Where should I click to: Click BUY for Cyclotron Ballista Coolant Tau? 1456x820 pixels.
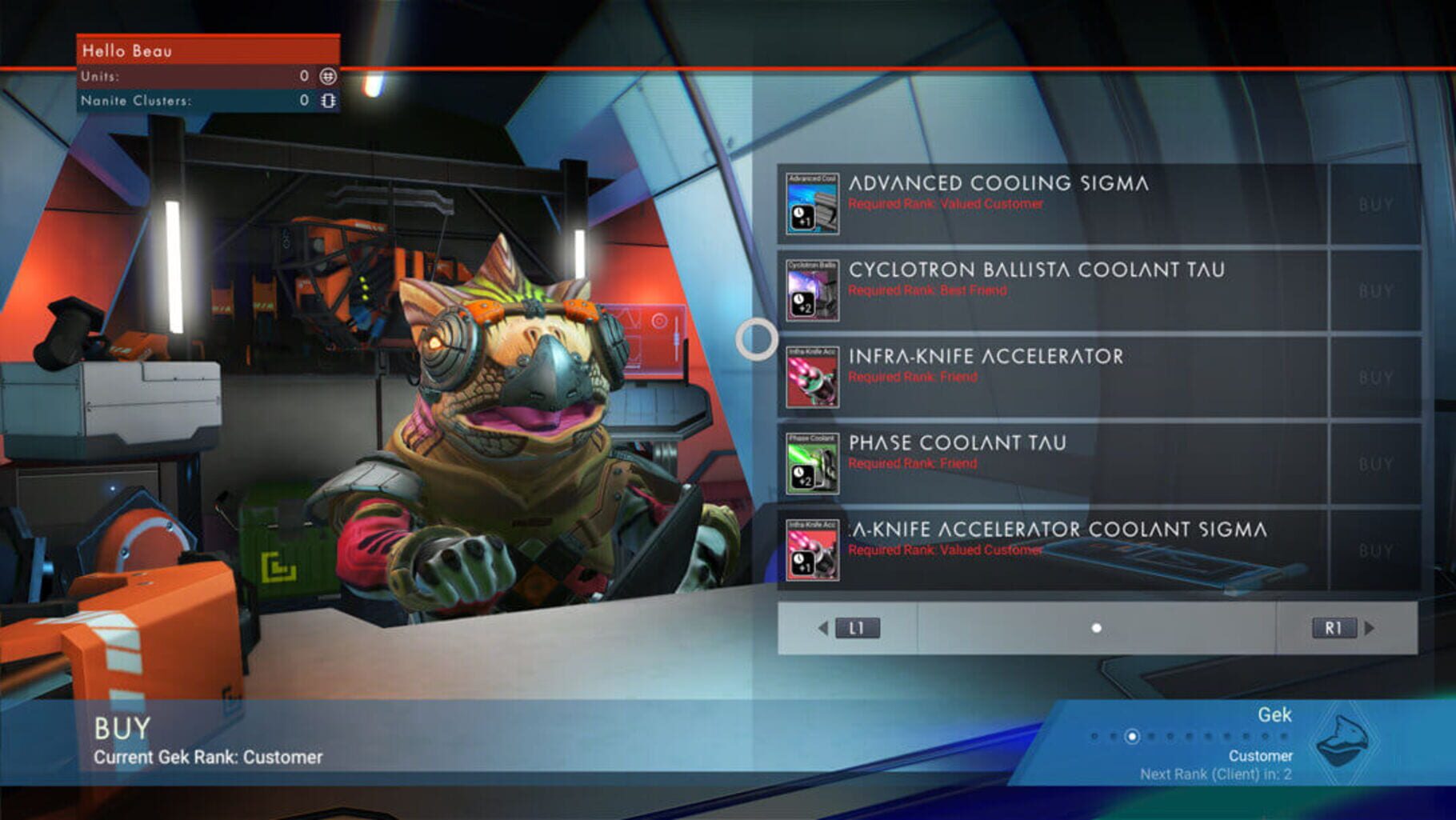[x=1374, y=290]
